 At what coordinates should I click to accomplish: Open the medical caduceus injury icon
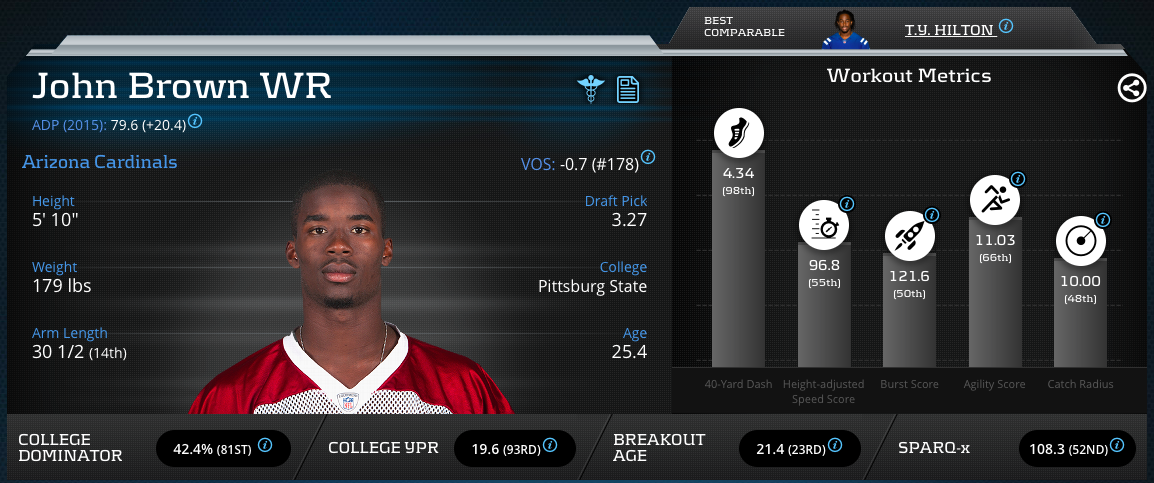coord(592,89)
